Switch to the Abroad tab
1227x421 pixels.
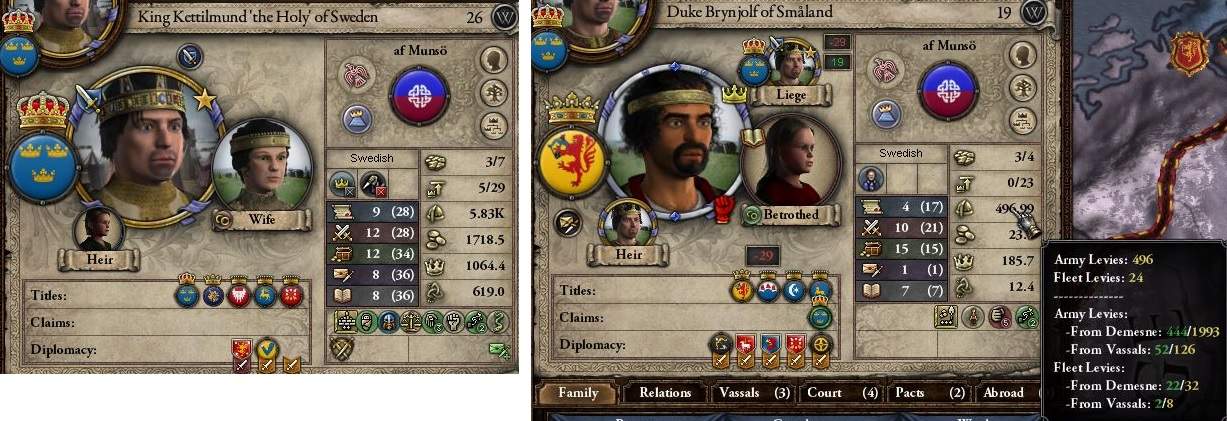click(x=1004, y=393)
